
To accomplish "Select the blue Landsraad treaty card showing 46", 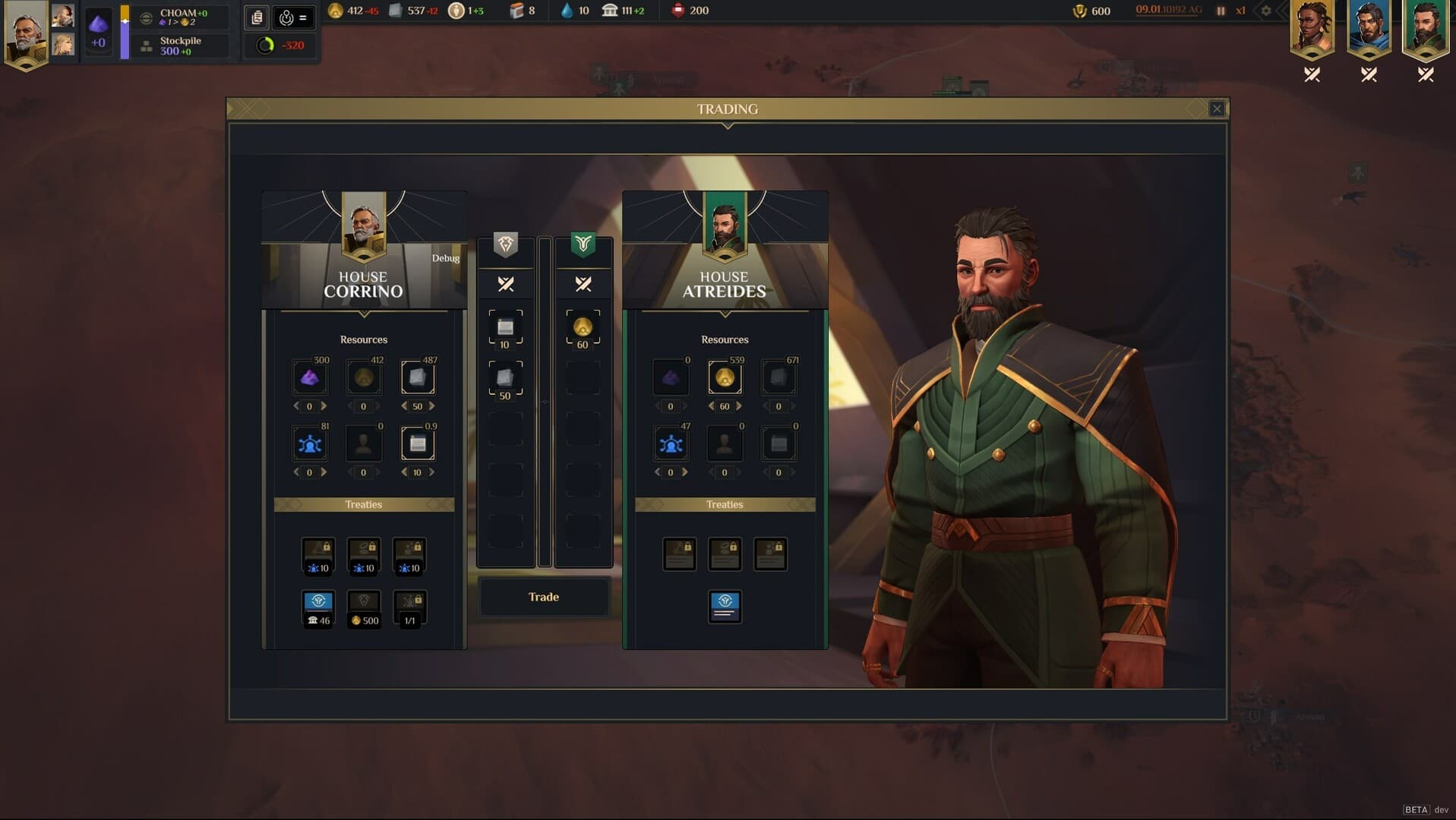I will click(x=318, y=607).
